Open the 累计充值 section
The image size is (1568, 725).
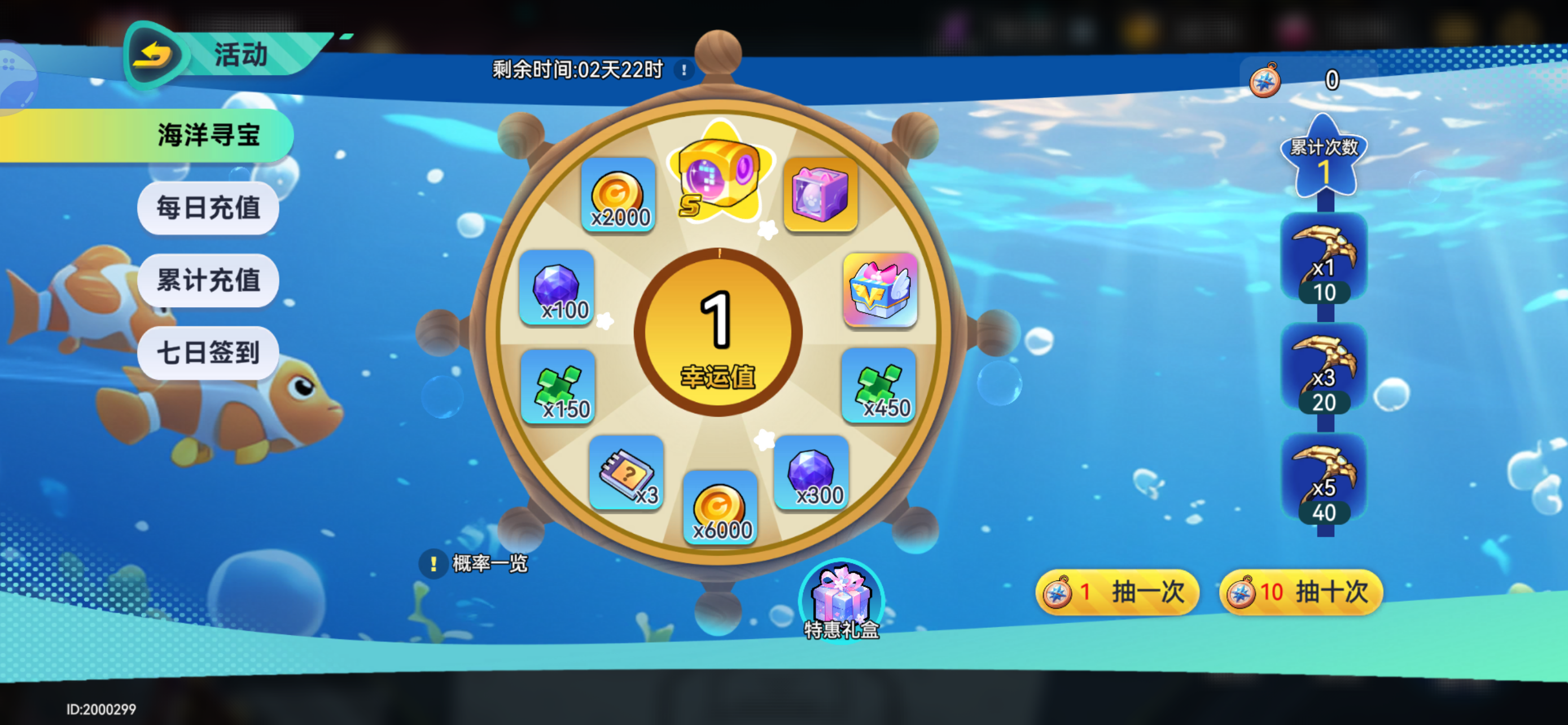point(208,281)
